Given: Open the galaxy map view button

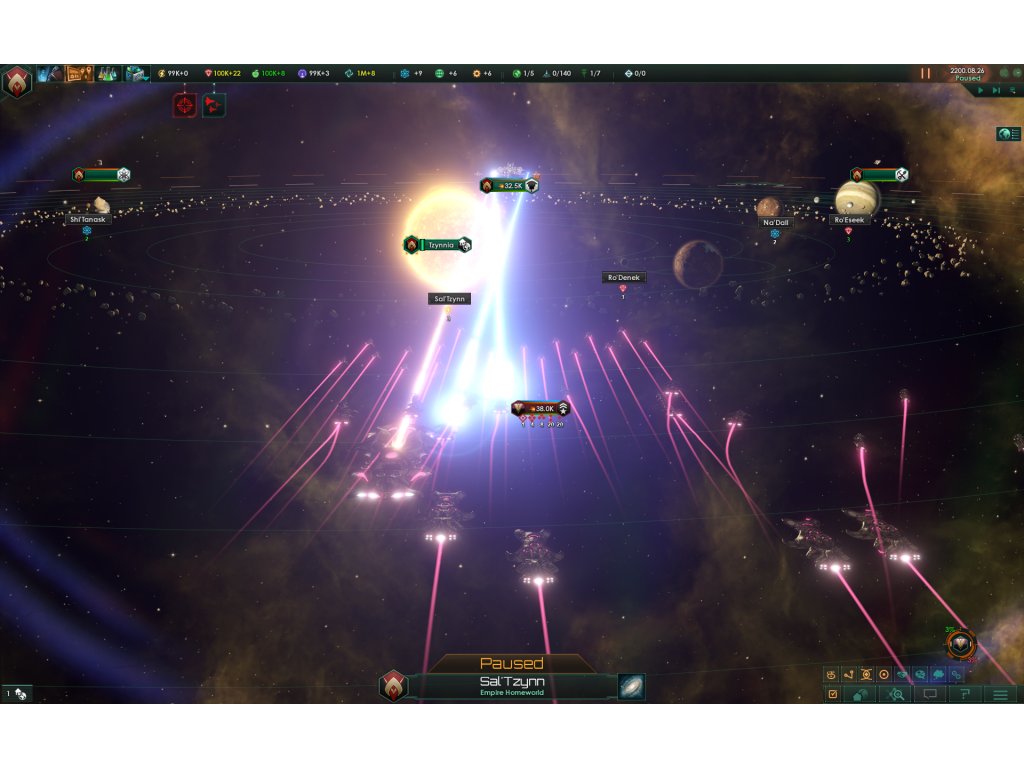Looking at the screenshot, I should 631,687.
